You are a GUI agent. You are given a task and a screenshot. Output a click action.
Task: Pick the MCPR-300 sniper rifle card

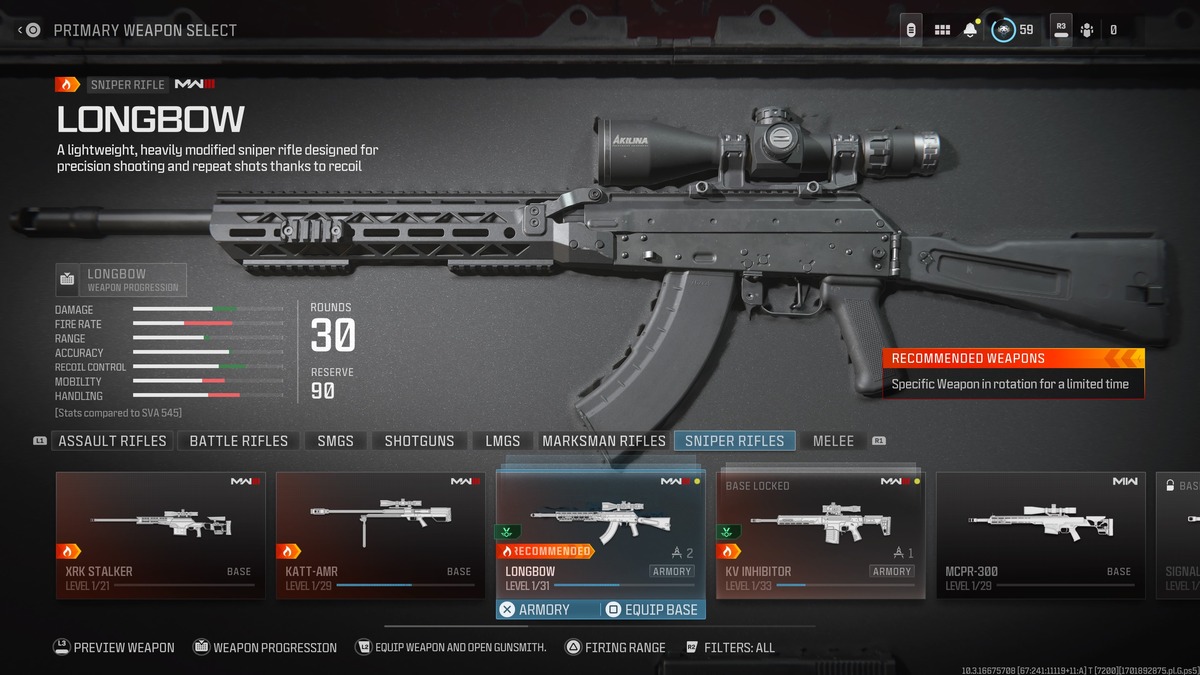click(x=1040, y=535)
